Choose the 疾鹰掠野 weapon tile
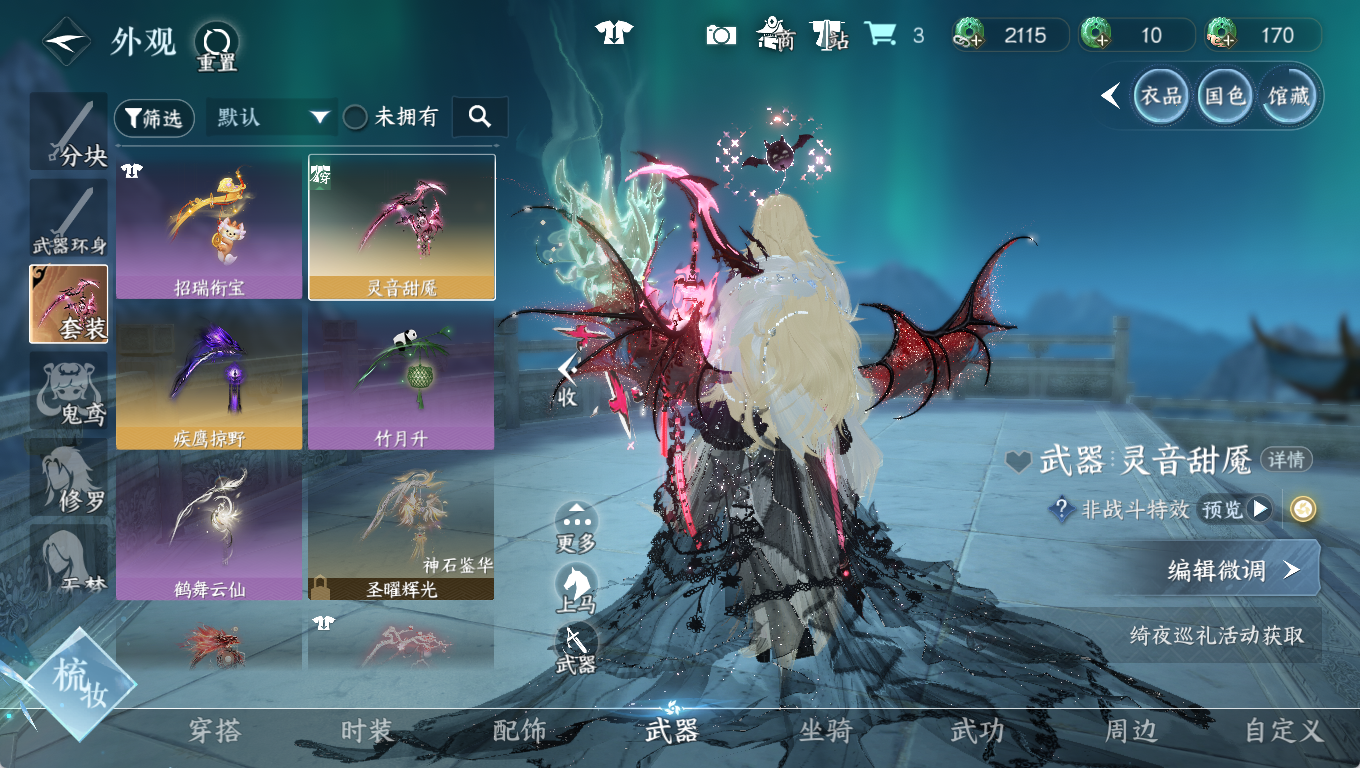This screenshot has width=1360, height=768. pos(209,377)
